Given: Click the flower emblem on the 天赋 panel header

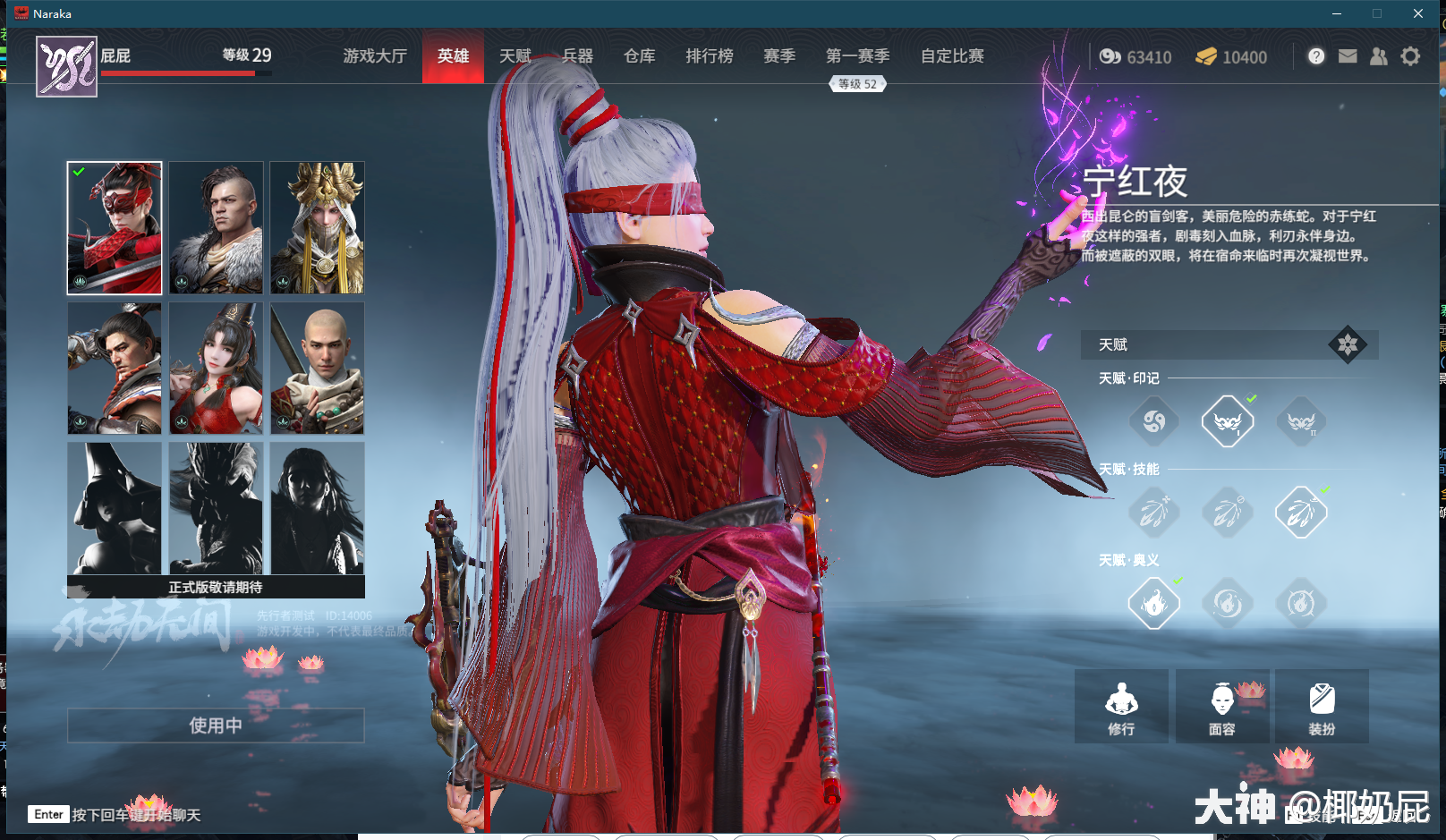Looking at the screenshot, I should click(x=1348, y=345).
